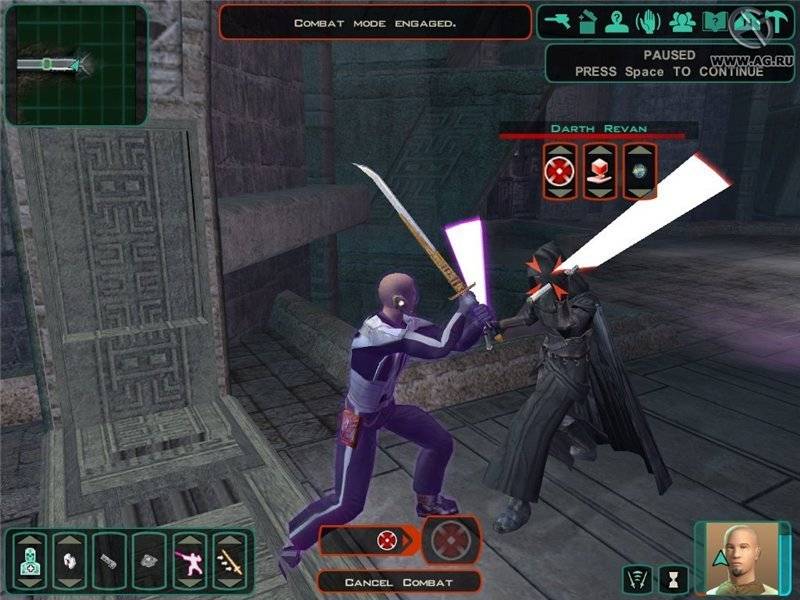This screenshot has height=600, width=800.
Task: Use the medpac slot in the hotbar
Action: (x=28, y=561)
